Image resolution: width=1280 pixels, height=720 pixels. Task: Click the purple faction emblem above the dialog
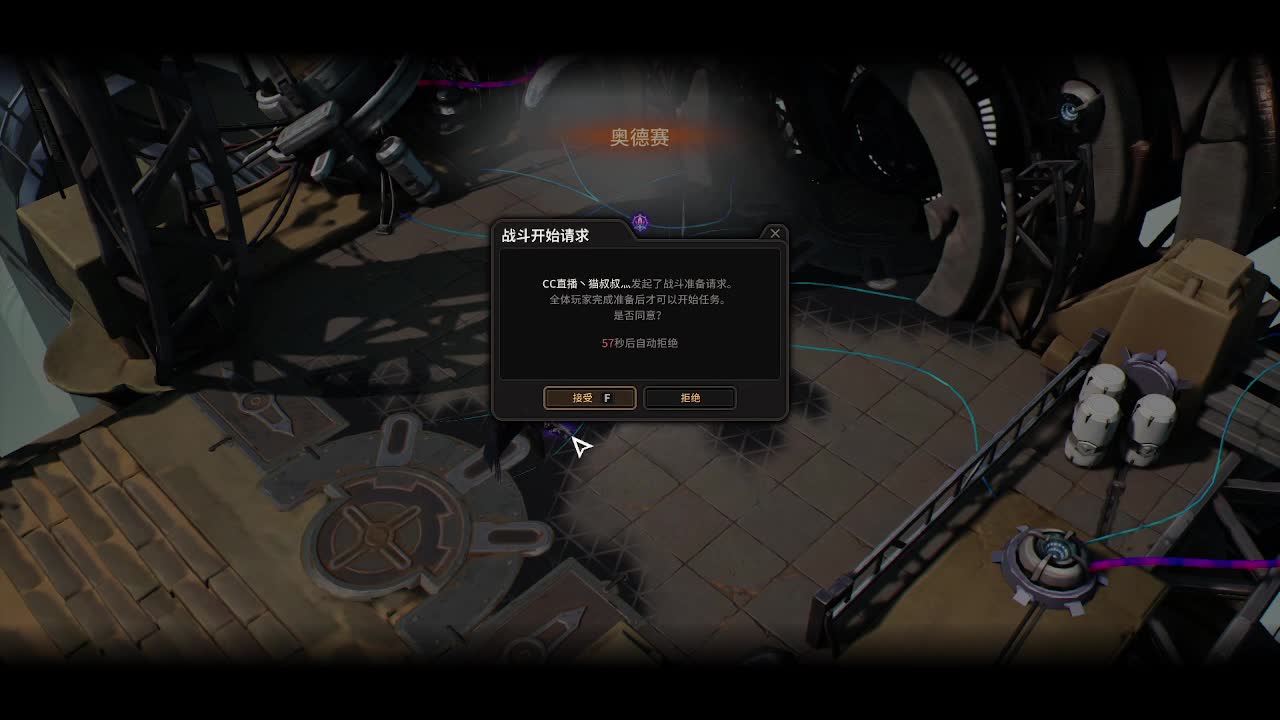[x=639, y=222]
